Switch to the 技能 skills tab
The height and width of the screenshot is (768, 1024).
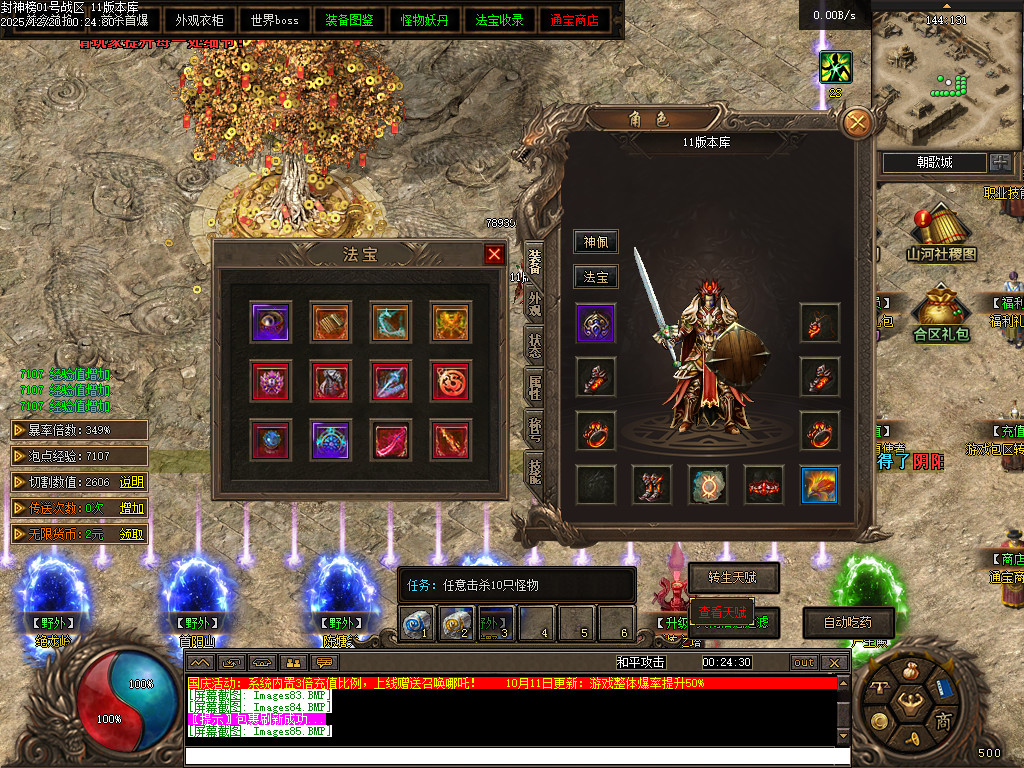click(535, 469)
